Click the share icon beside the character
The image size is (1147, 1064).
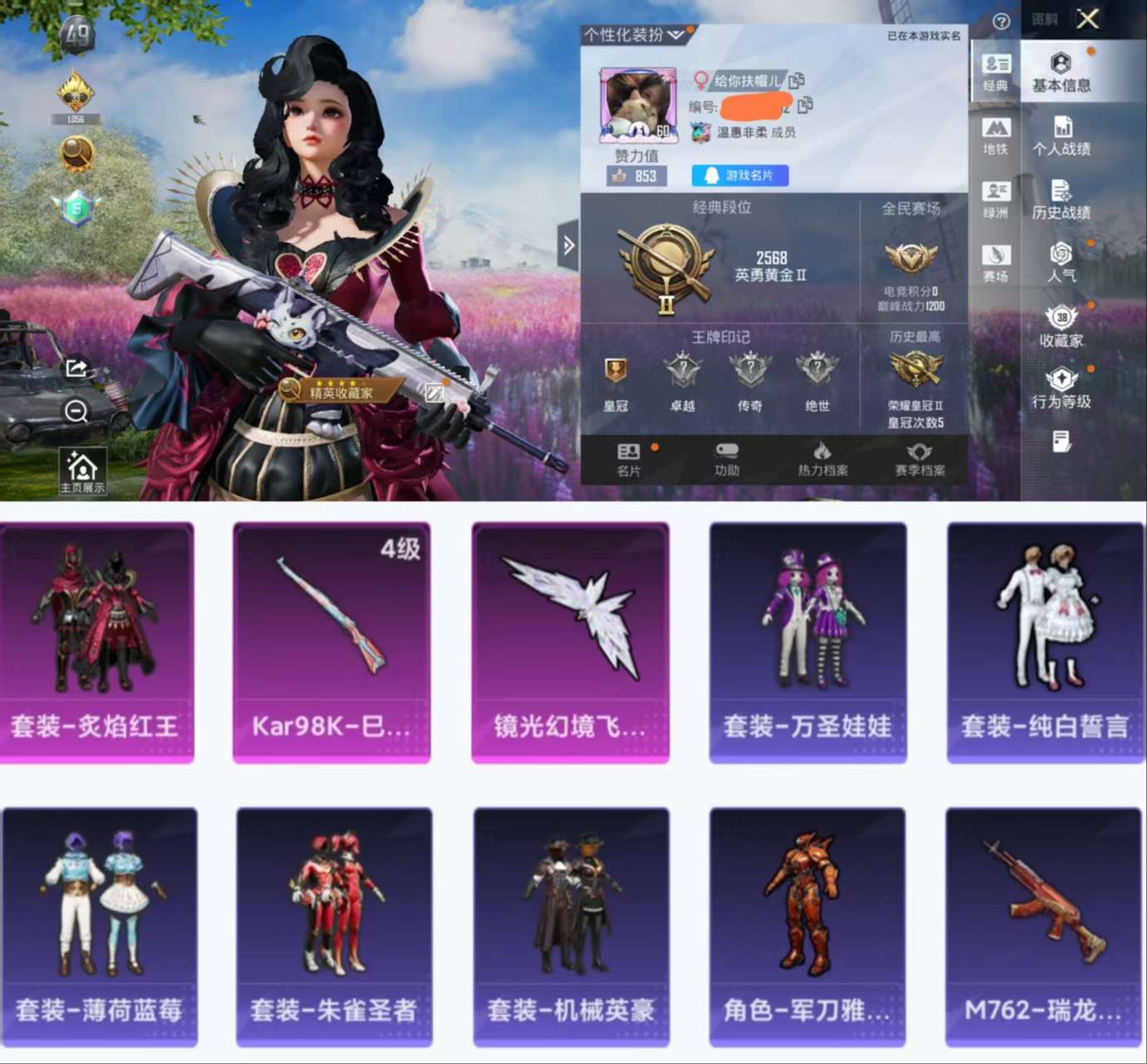point(77,369)
